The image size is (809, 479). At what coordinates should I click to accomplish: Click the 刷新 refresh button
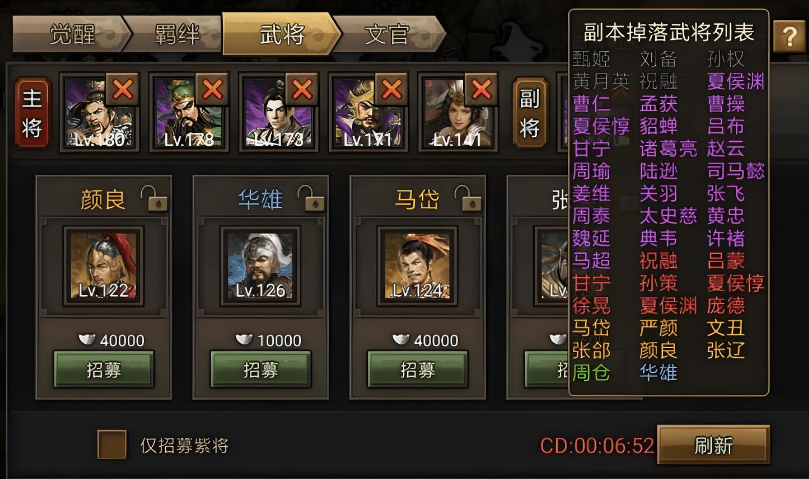(x=713, y=444)
